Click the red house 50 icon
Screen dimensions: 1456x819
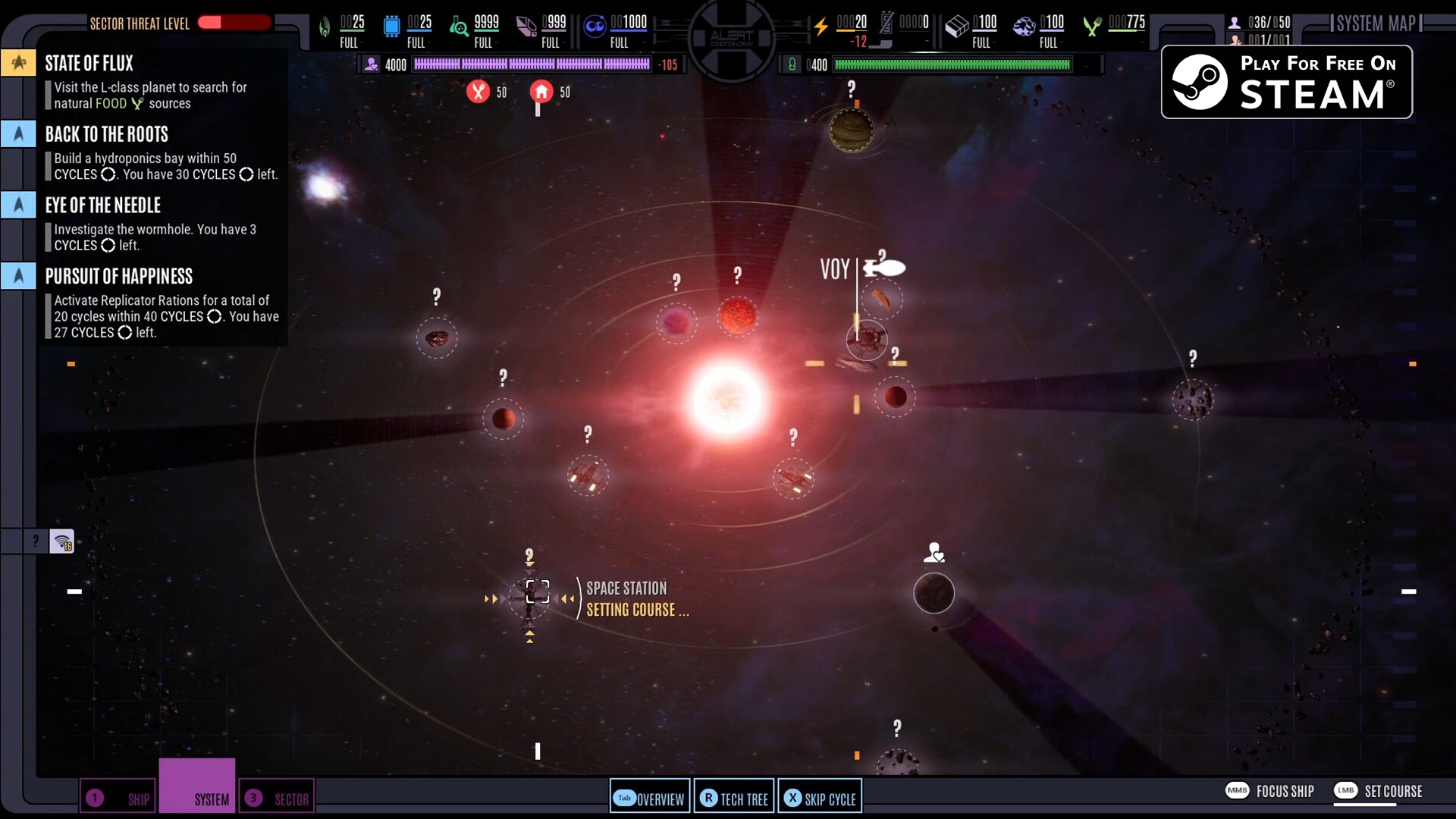point(541,92)
